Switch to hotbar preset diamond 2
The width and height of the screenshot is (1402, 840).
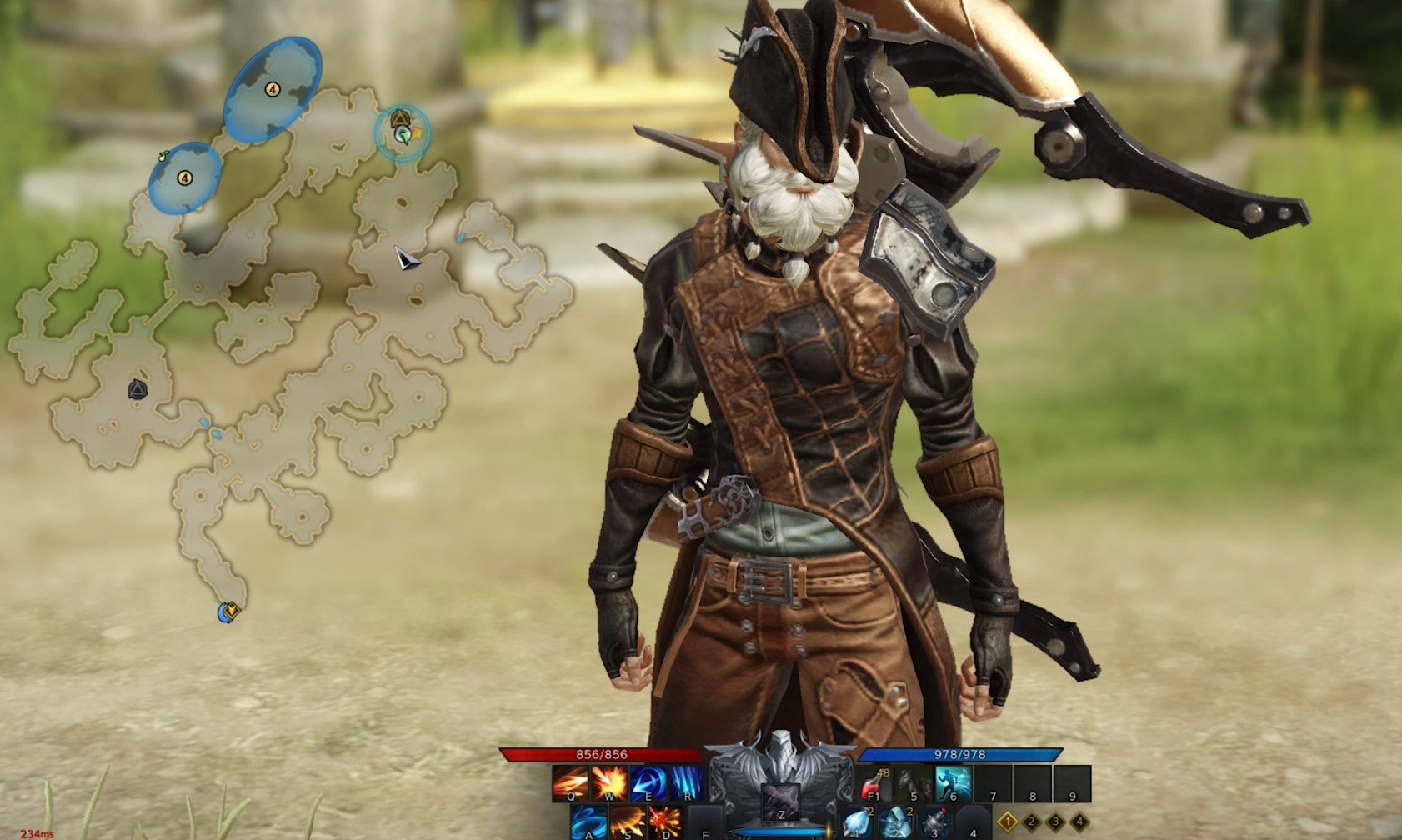tap(1032, 822)
